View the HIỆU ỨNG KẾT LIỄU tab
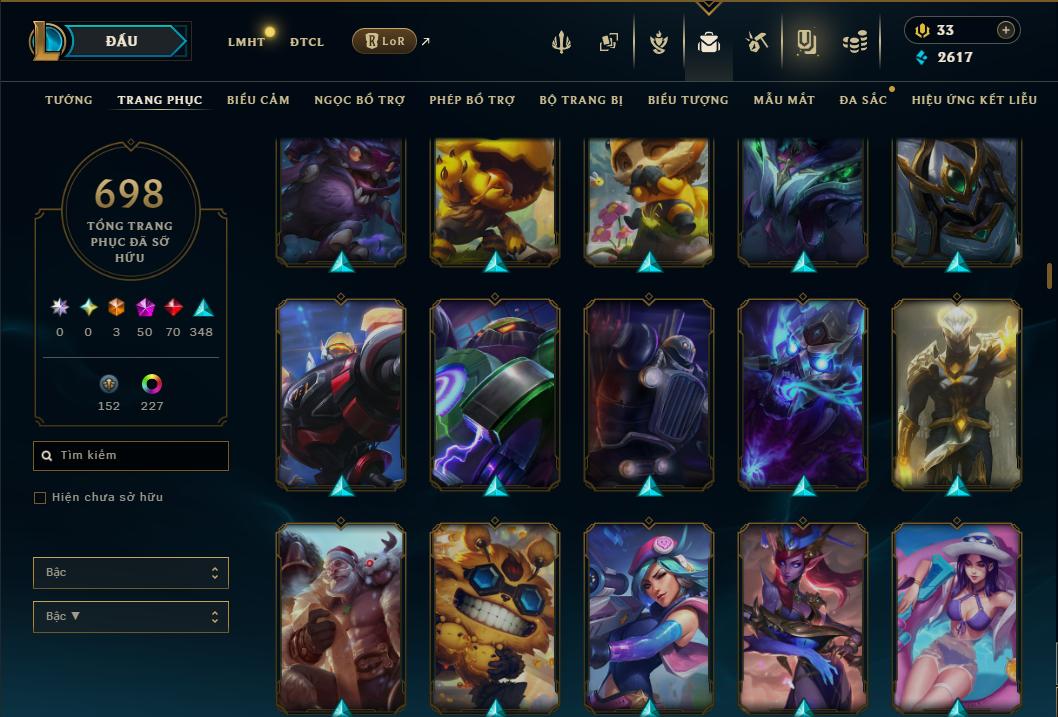 pyautogui.click(x=974, y=100)
